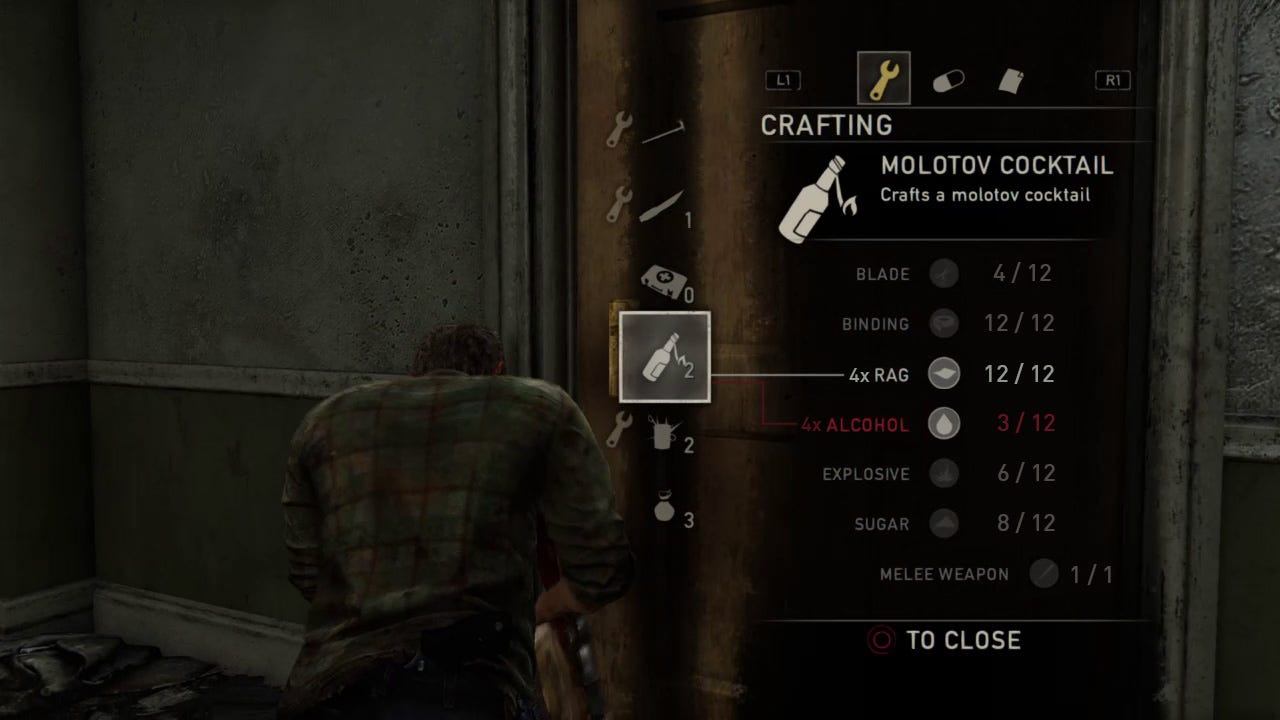Viewport: 1280px width, 720px height.
Task: Click the highlighted Molotov cocktail slot
Action: 665,357
